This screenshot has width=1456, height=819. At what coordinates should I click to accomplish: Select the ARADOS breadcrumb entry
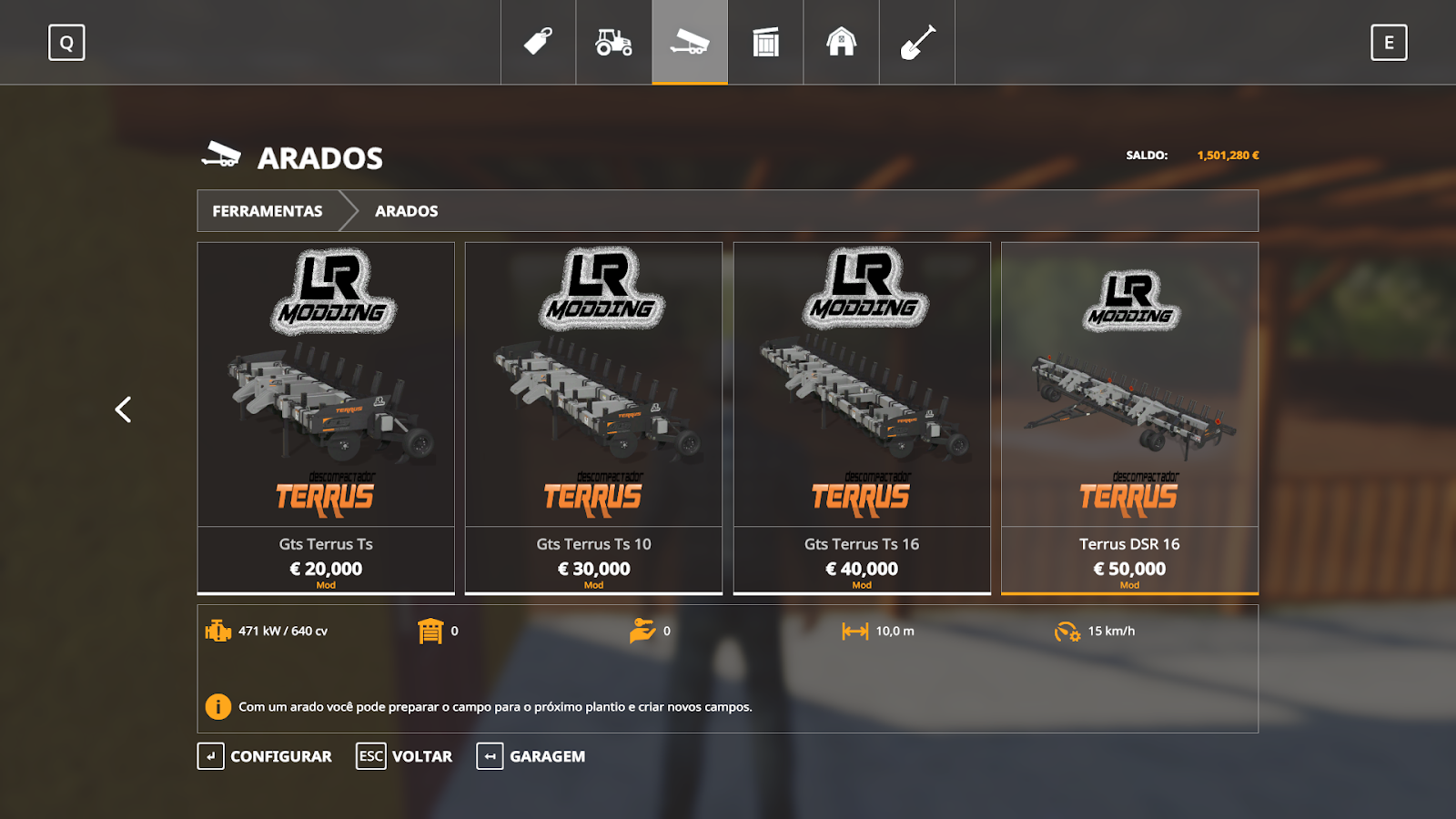tap(407, 210)
